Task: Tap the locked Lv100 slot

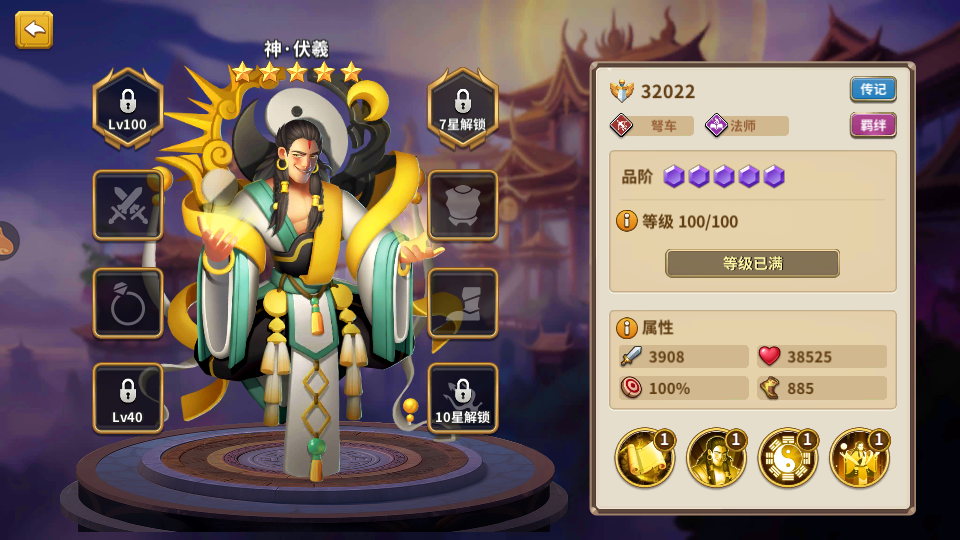Action: coord(128,108)
